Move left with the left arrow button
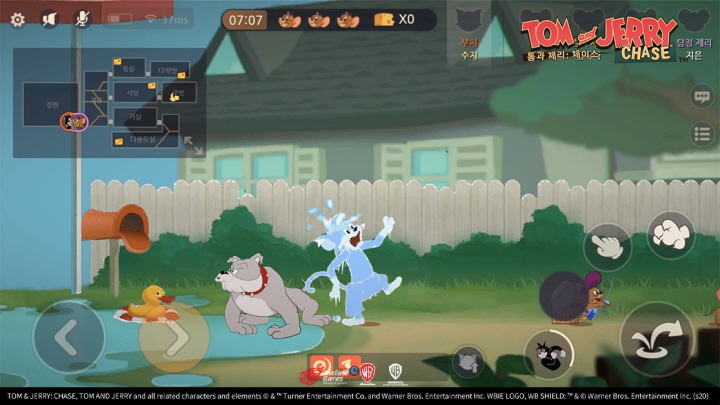This screenshot has height=405, width=720. (x=68, y=338)
